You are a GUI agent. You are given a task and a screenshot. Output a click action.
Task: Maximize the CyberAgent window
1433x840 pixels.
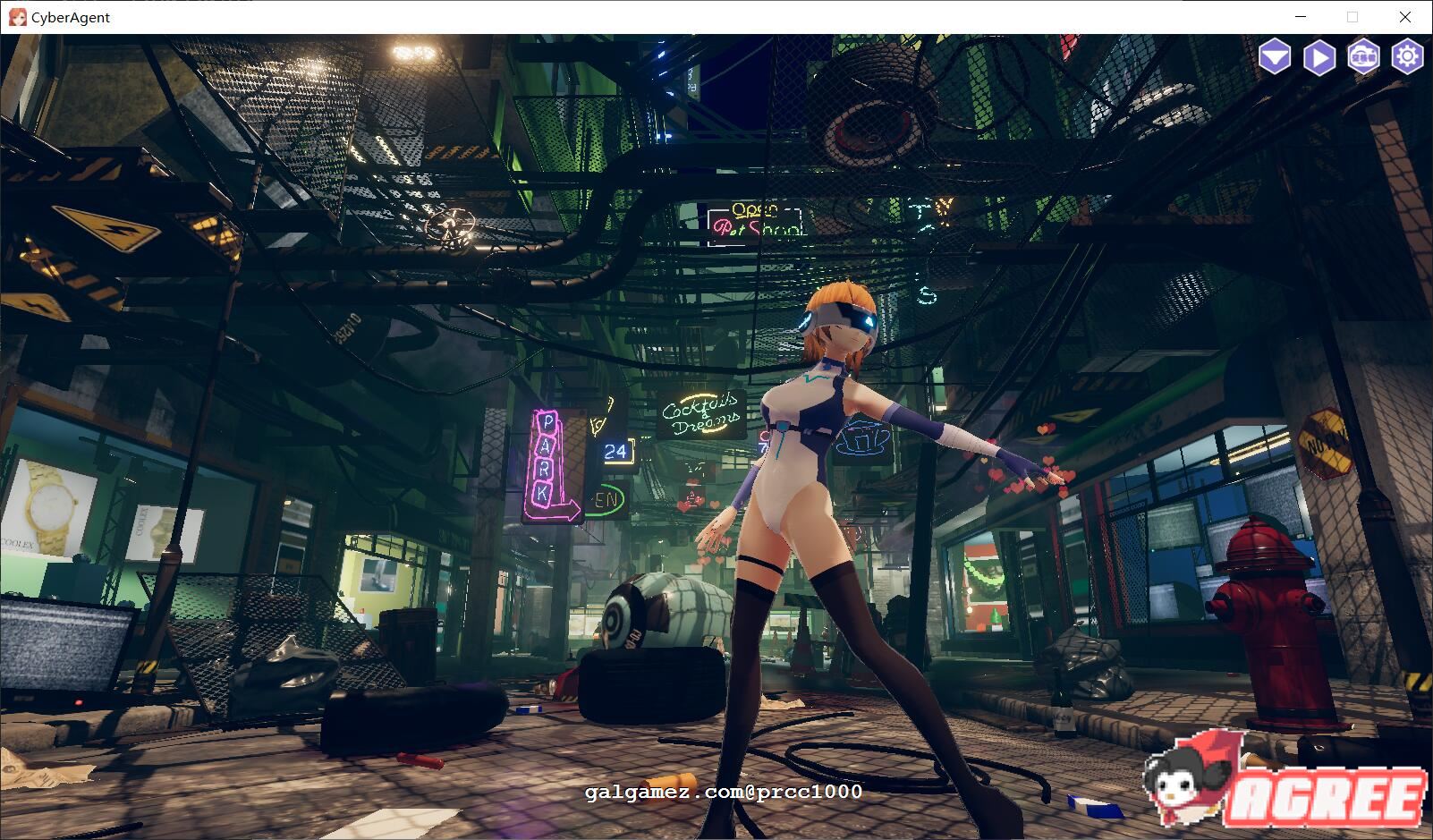[x=1352, y=17]
